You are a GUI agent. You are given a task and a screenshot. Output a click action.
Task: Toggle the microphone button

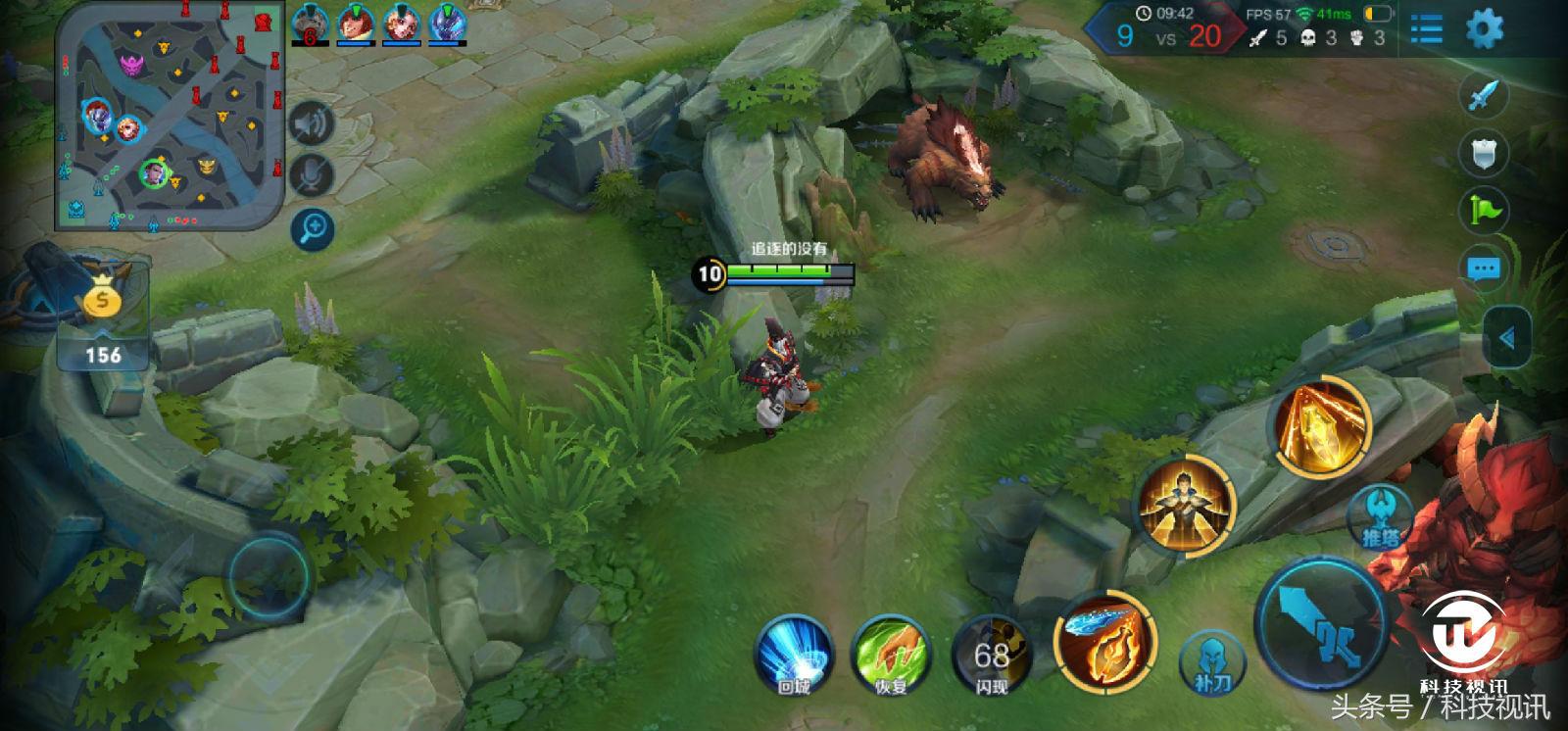[x=313, y=176]
